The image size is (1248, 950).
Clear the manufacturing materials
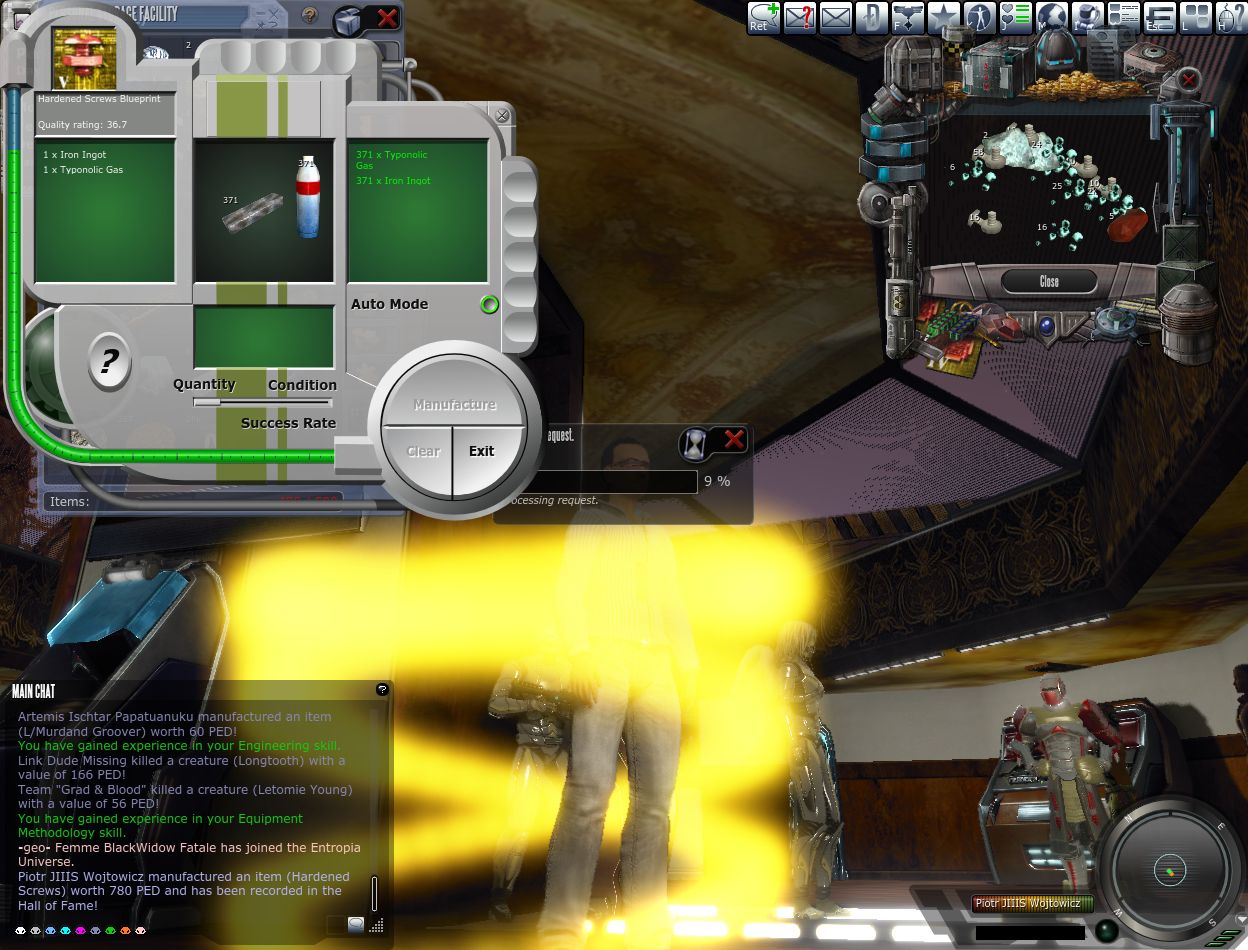pos(423,451)
